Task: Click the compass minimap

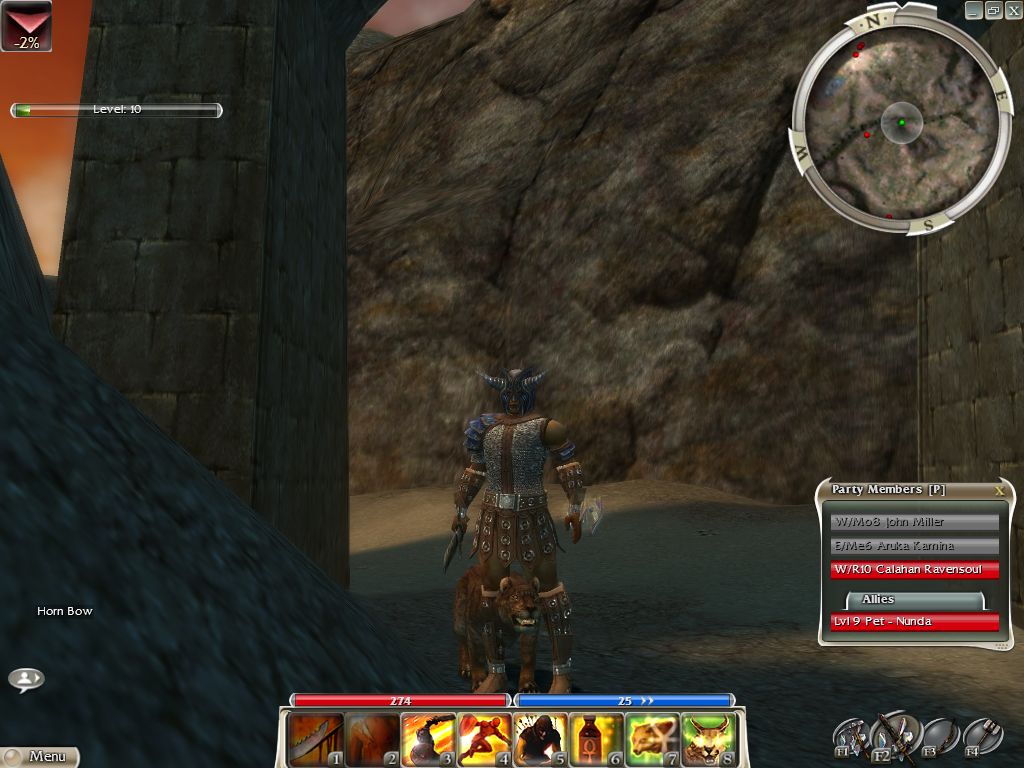Action: point(901,123)
